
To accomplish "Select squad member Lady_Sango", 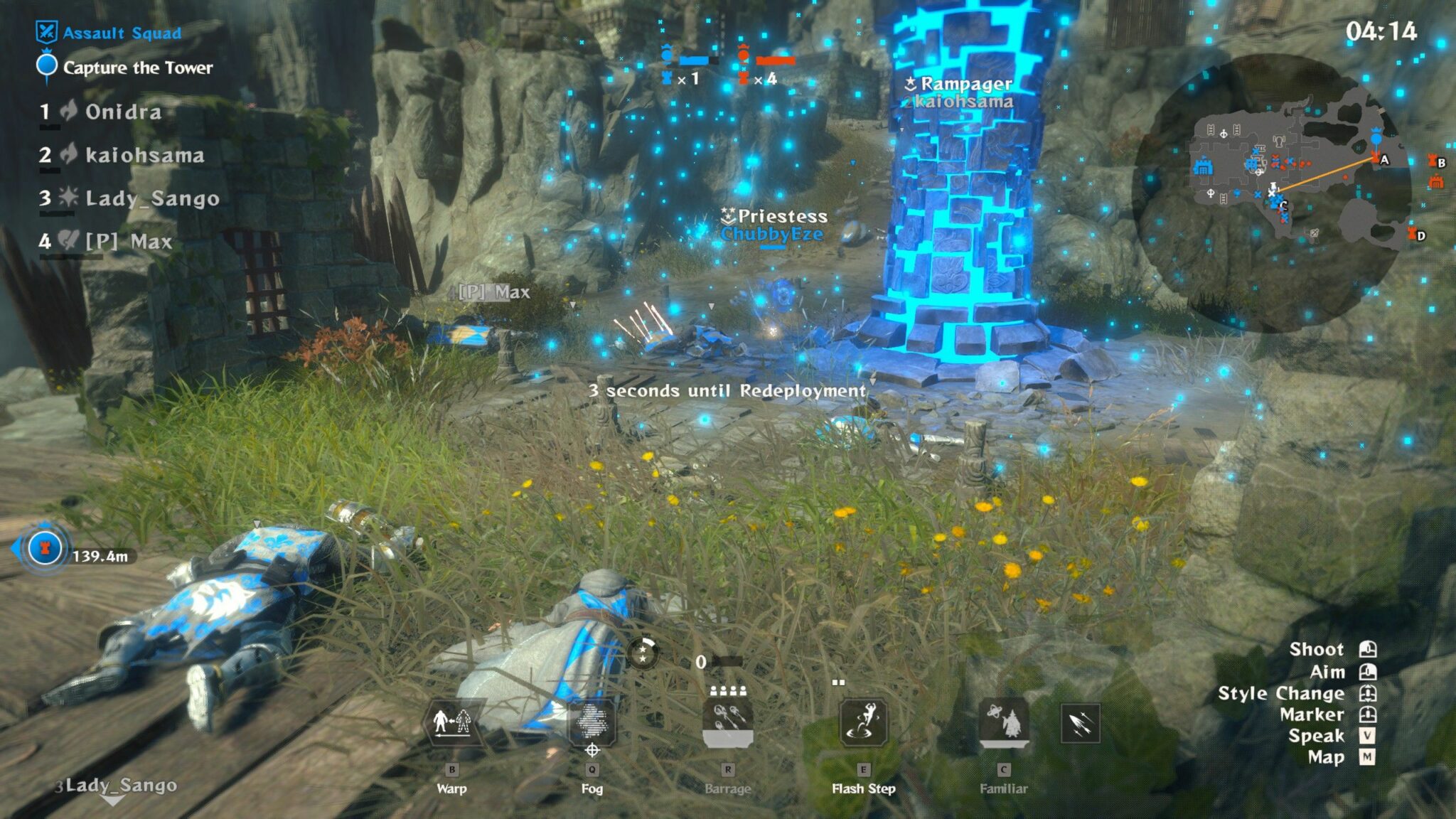I will tap(152, 198).
